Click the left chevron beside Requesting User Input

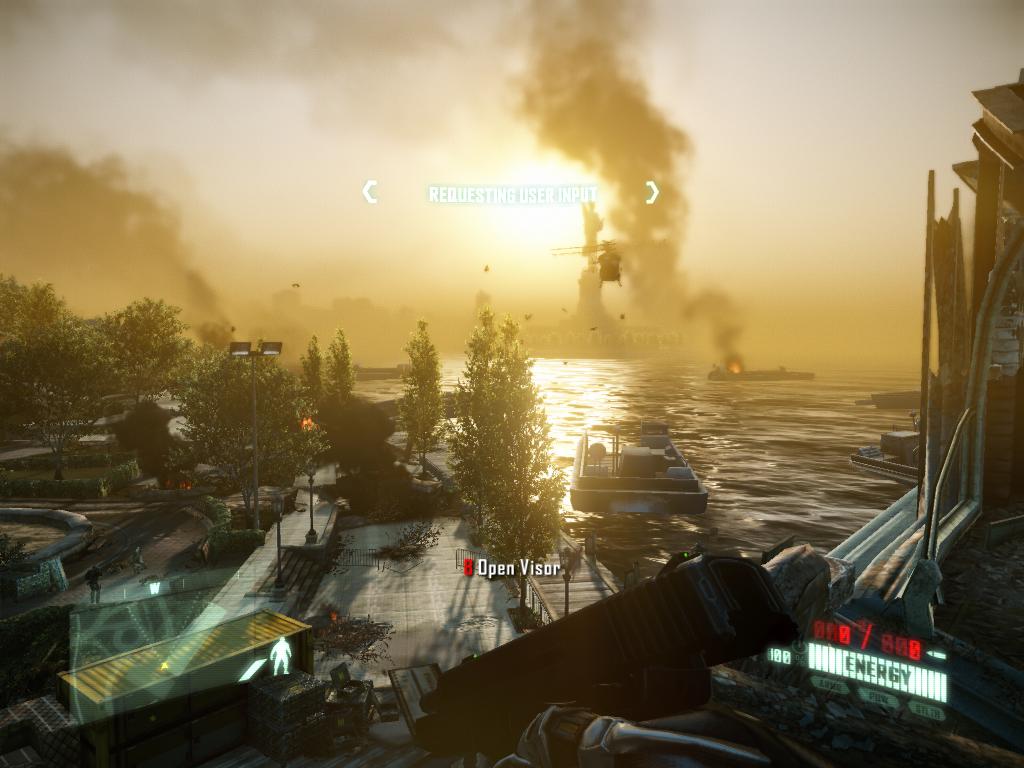[x=370, y=192]
